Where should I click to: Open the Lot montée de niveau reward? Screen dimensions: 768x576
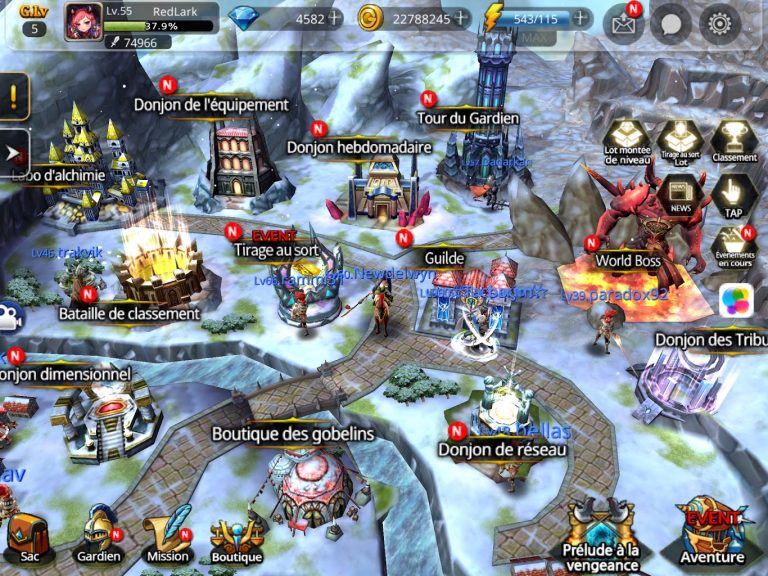(x=627, y=142)
